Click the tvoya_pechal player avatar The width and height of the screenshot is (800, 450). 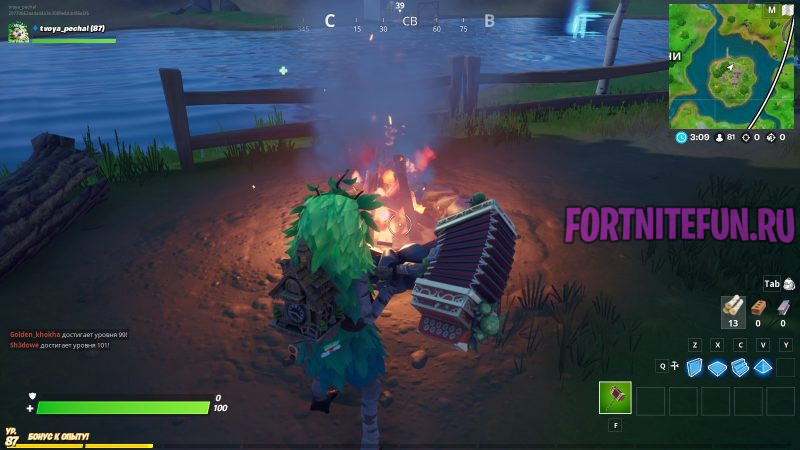(x=17, y=32)
